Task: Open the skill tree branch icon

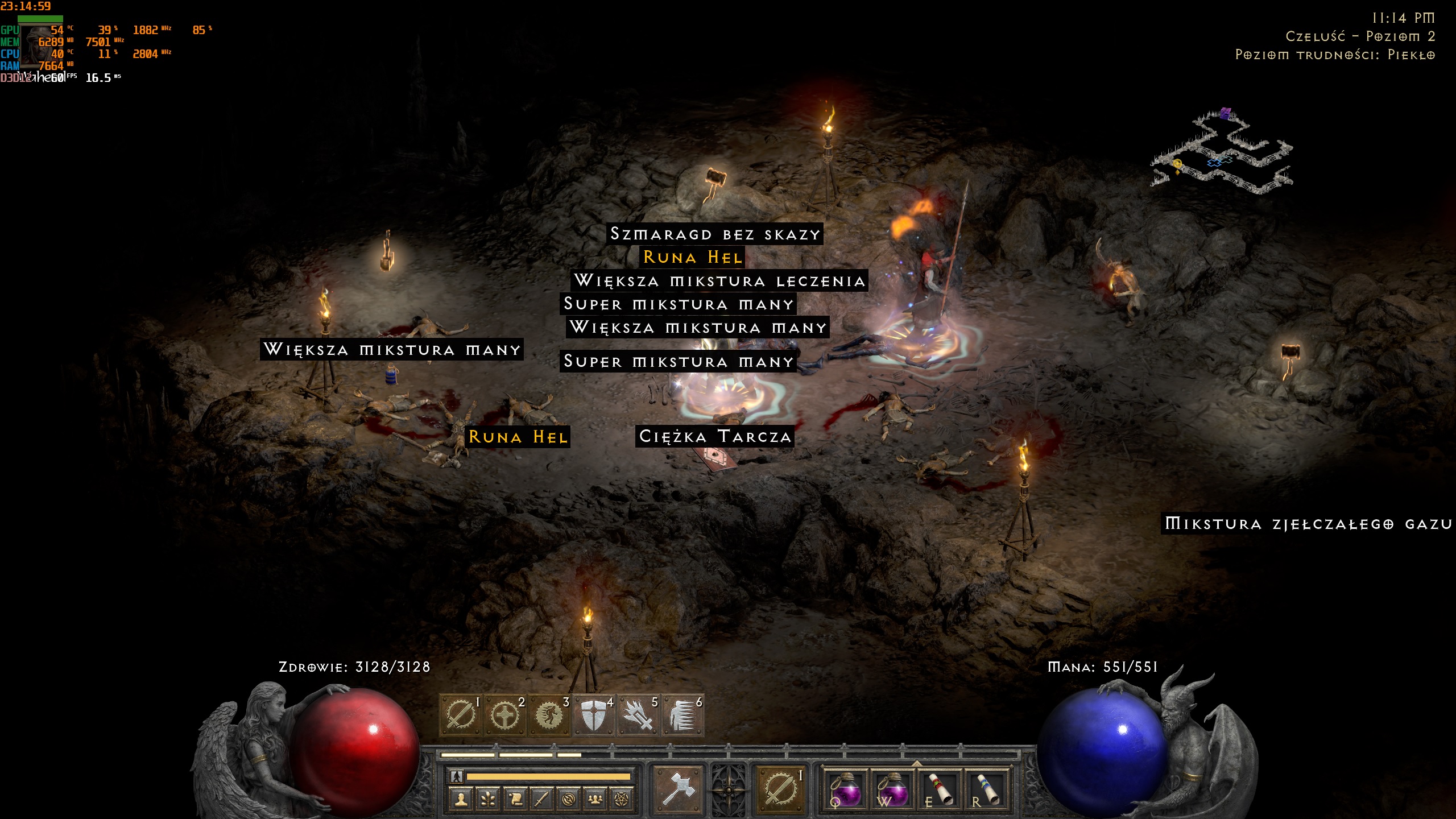Action: [x=487, y=800]
